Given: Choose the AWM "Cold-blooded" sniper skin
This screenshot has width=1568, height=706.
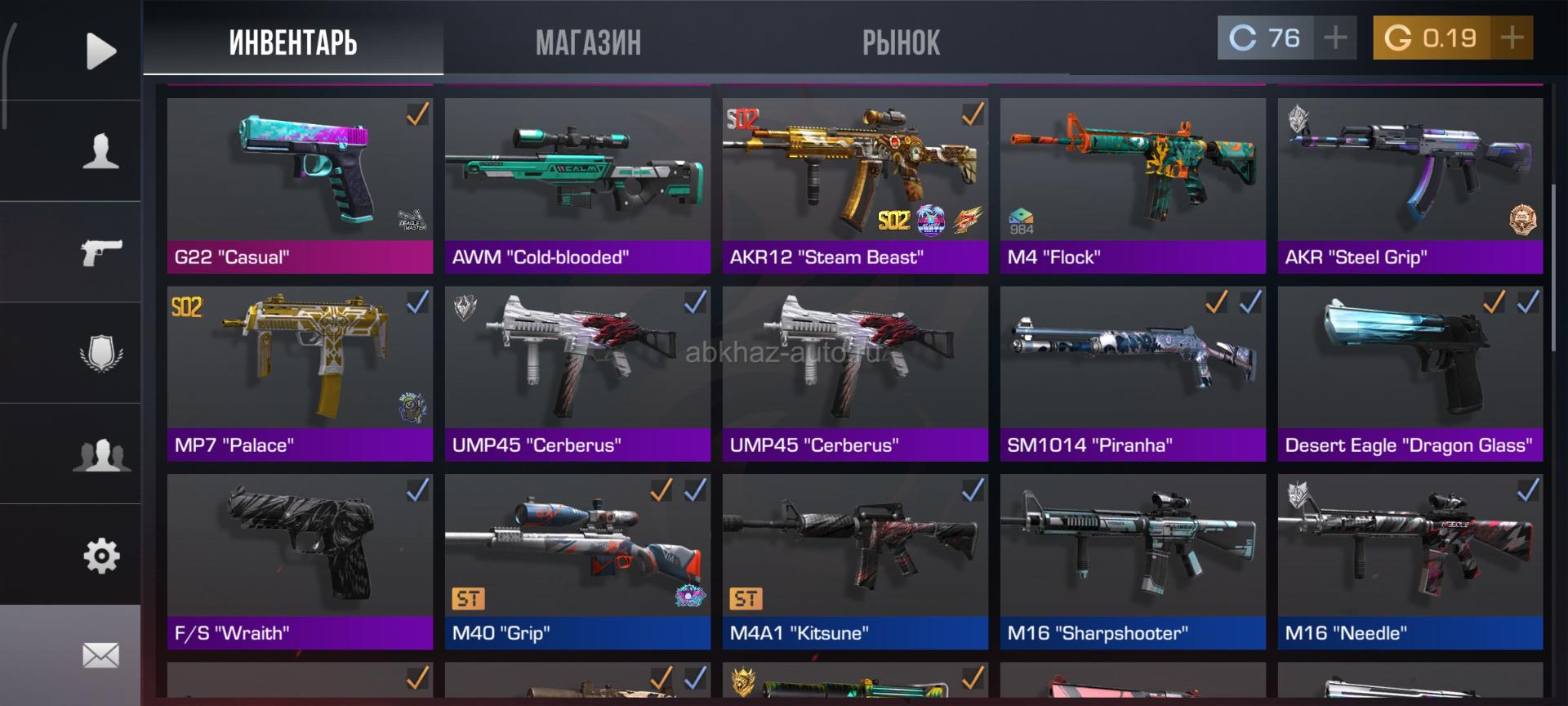Looking at the screenshot, I should (x=577, y=185).
